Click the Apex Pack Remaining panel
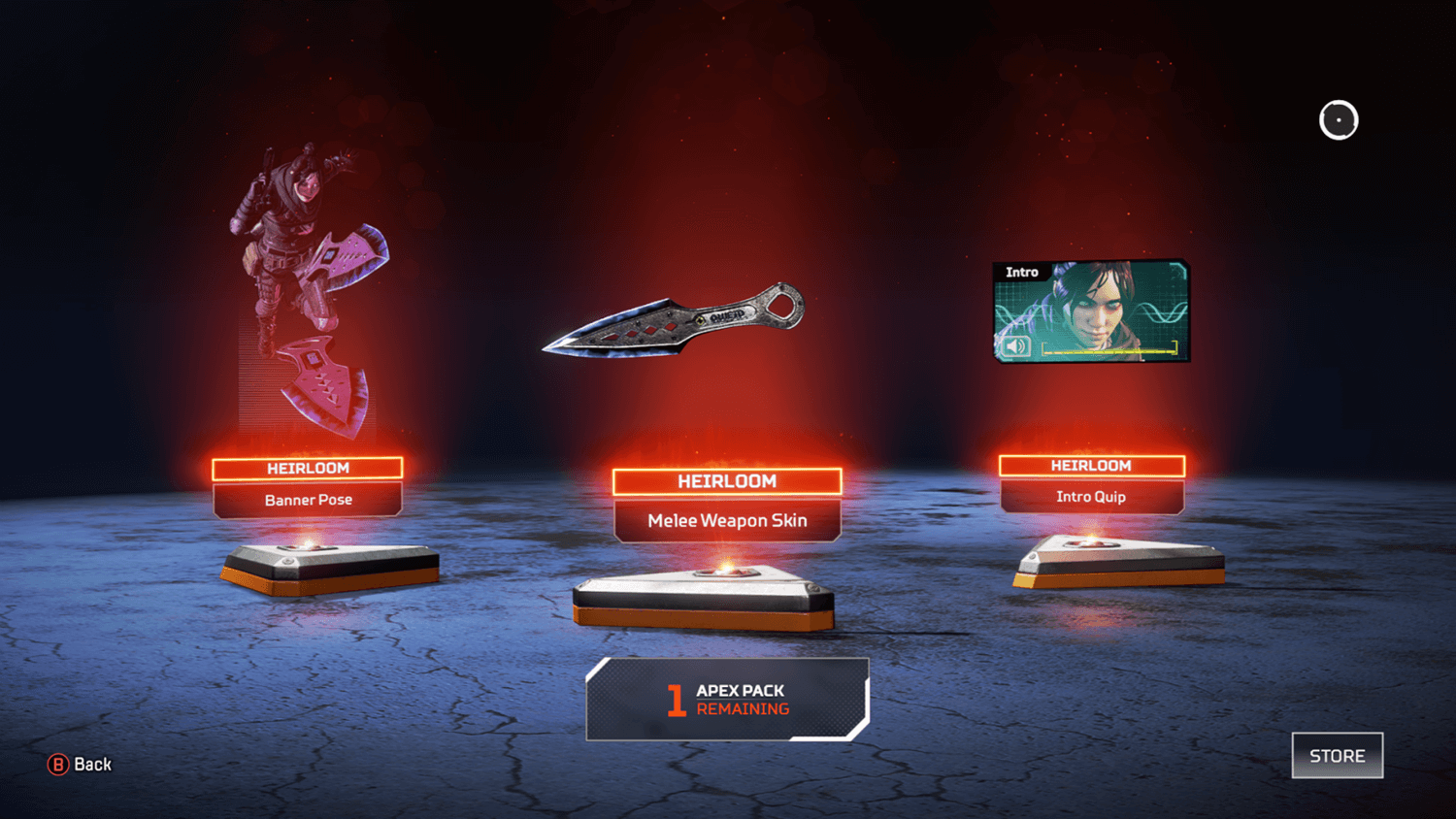The width and height of the screenshot is (1456, 819). [x=727, y=699]
